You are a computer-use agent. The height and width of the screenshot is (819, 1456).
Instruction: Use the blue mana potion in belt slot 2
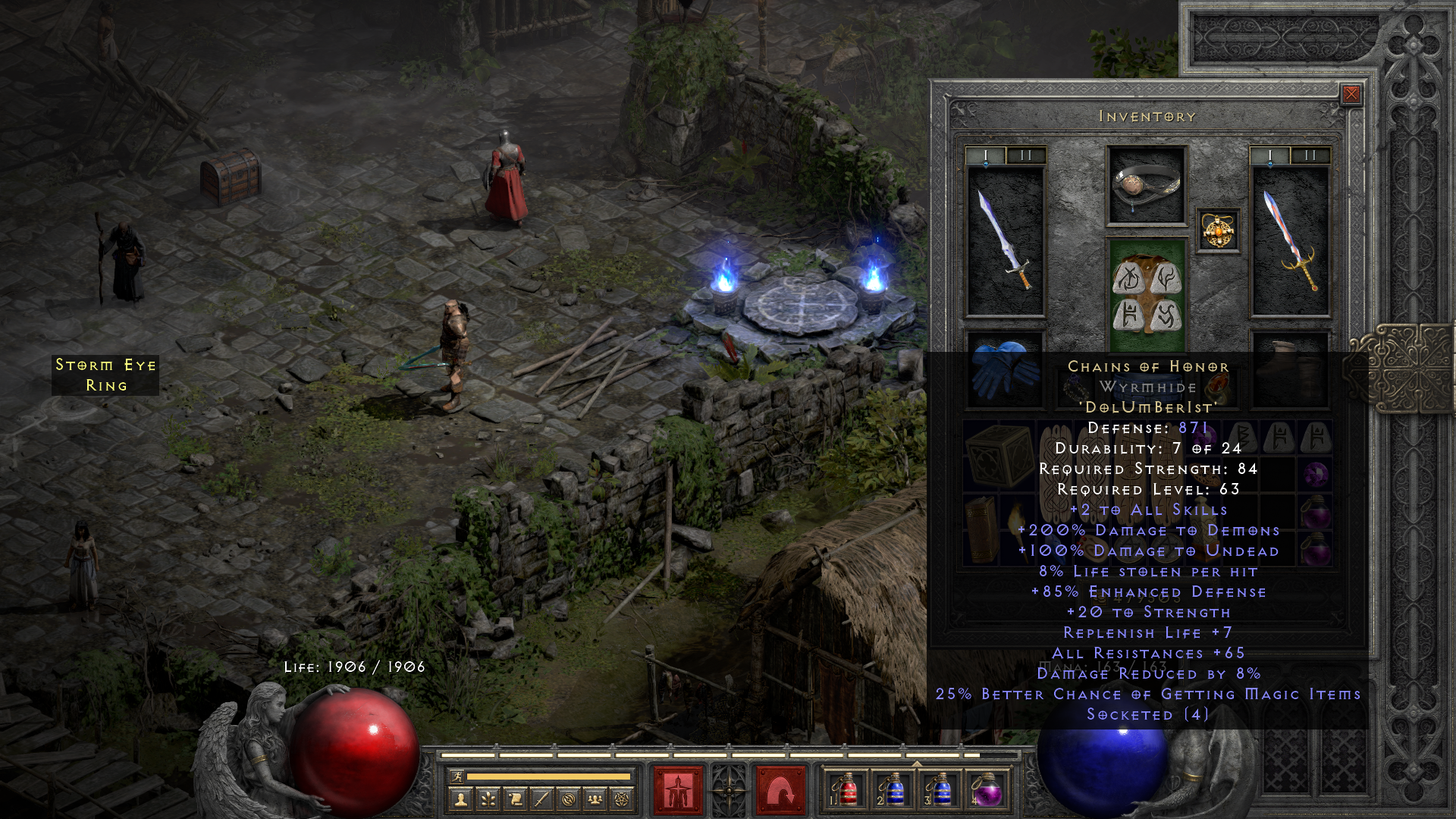[894, 790]
